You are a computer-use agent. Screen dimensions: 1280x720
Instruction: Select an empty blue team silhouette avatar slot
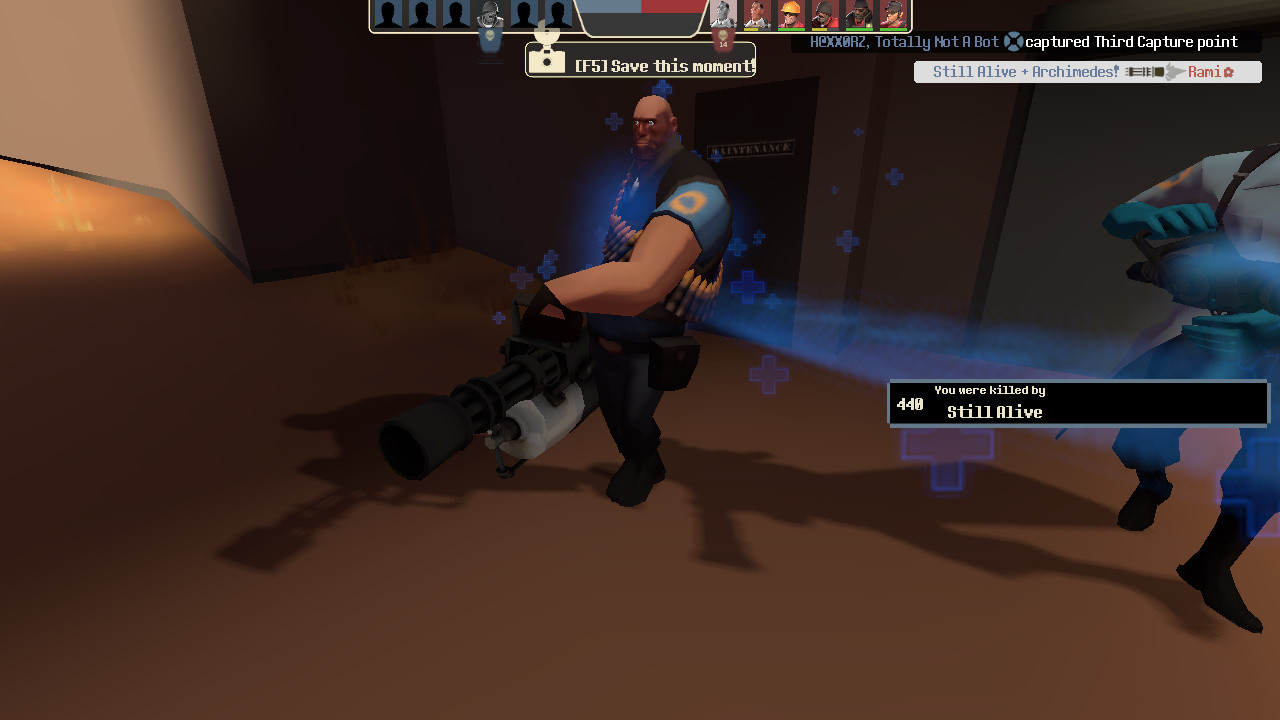(390, 15)
